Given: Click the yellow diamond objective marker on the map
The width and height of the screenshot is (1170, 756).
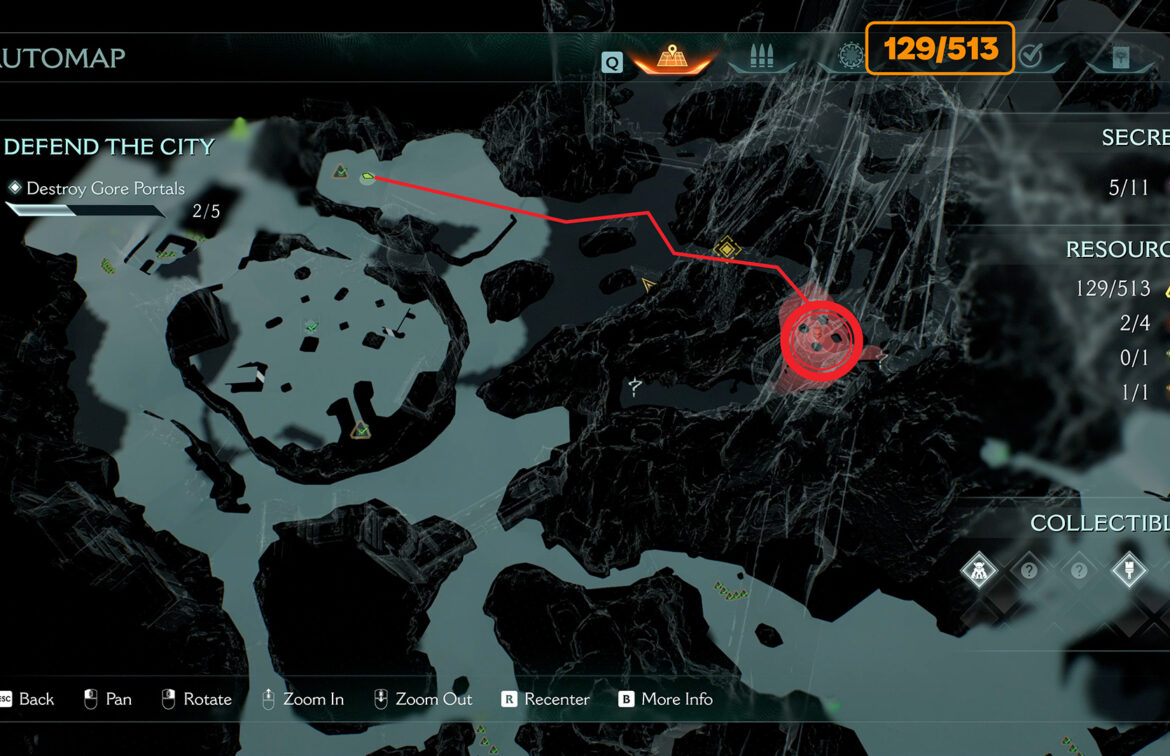Looking at the screenshot, I should click(727, 247).
